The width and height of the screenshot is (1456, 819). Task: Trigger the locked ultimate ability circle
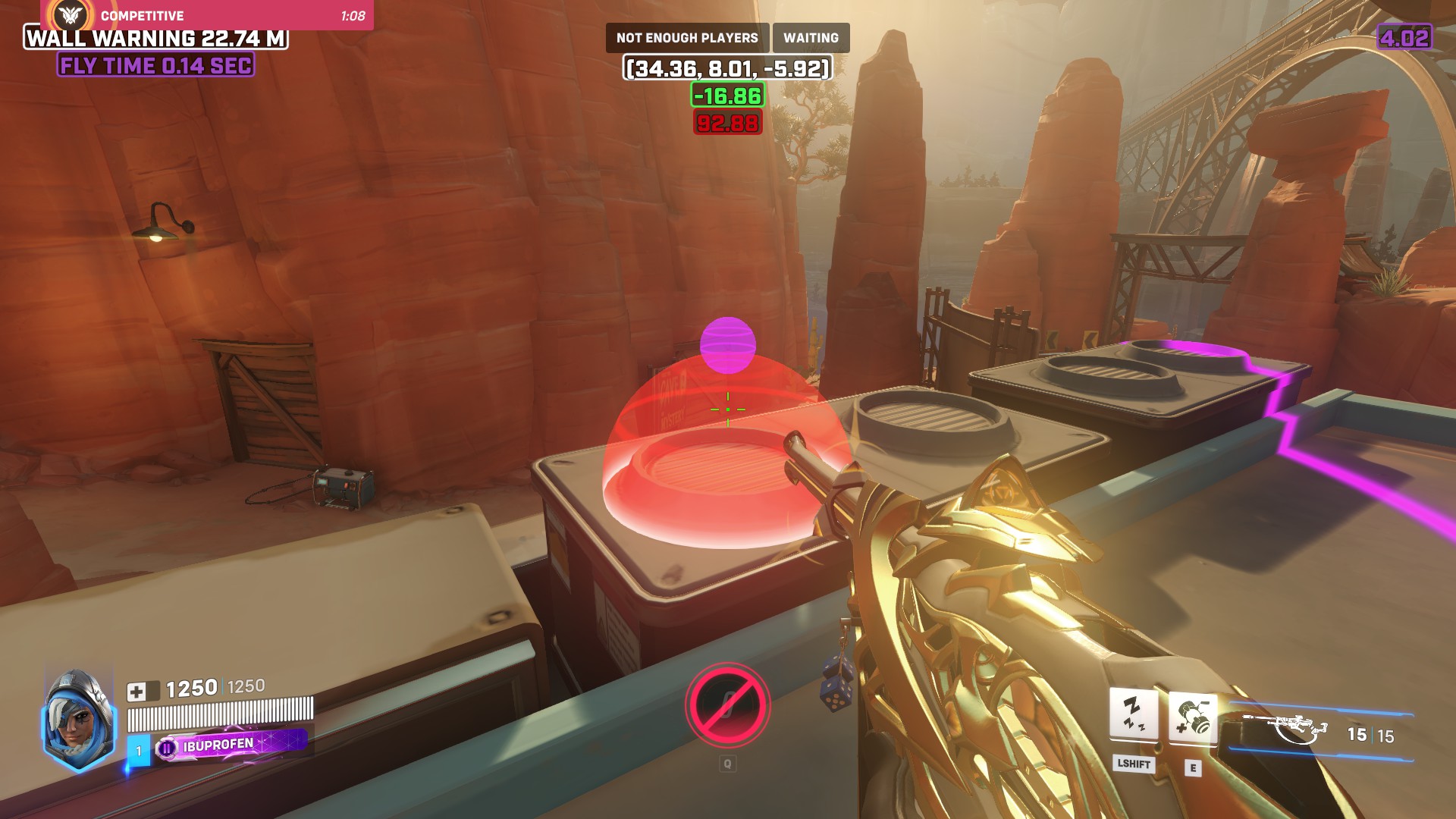(727, 705)
